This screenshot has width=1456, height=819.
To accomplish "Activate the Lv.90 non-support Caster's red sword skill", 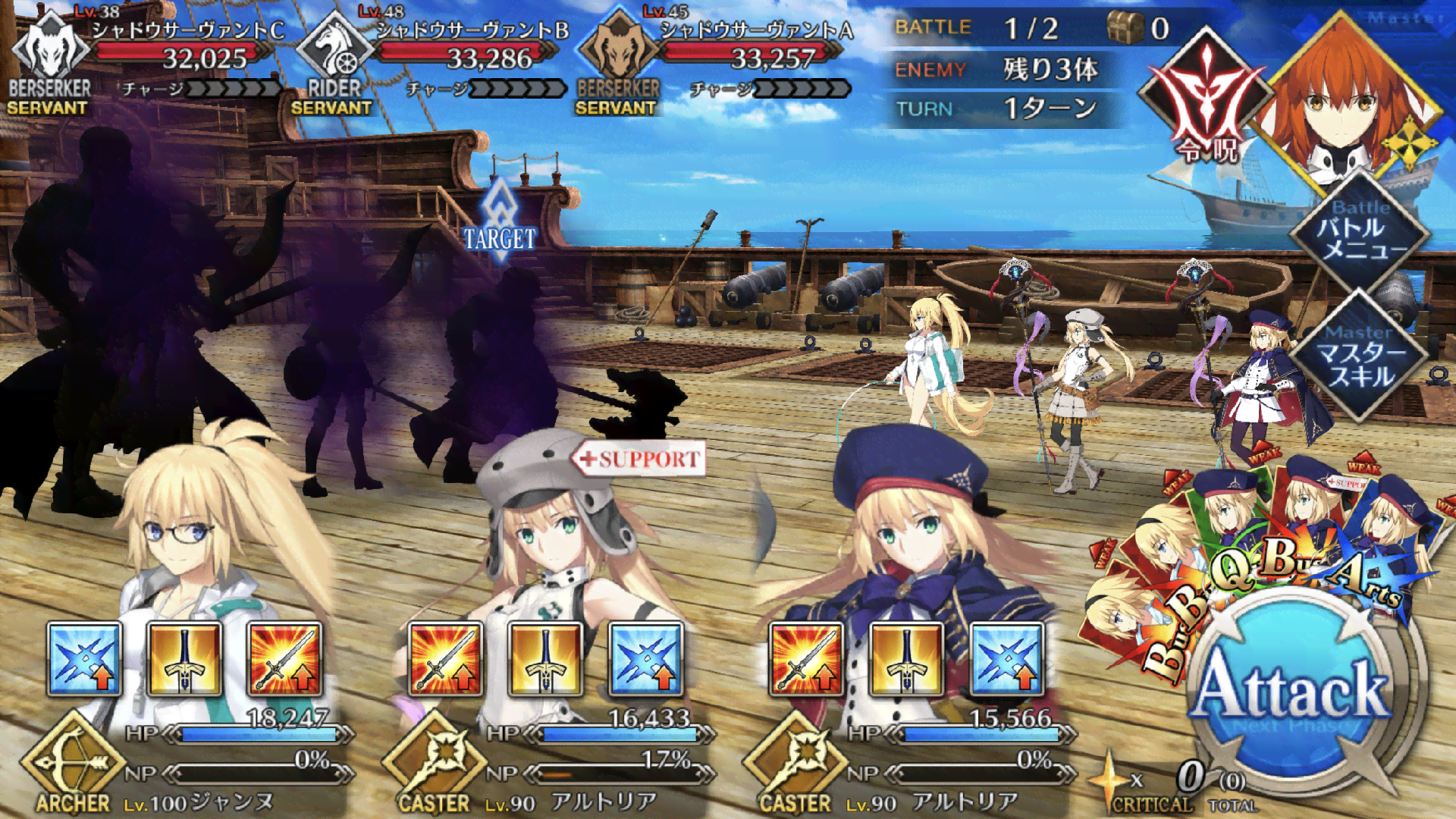I will click(806, 659).
